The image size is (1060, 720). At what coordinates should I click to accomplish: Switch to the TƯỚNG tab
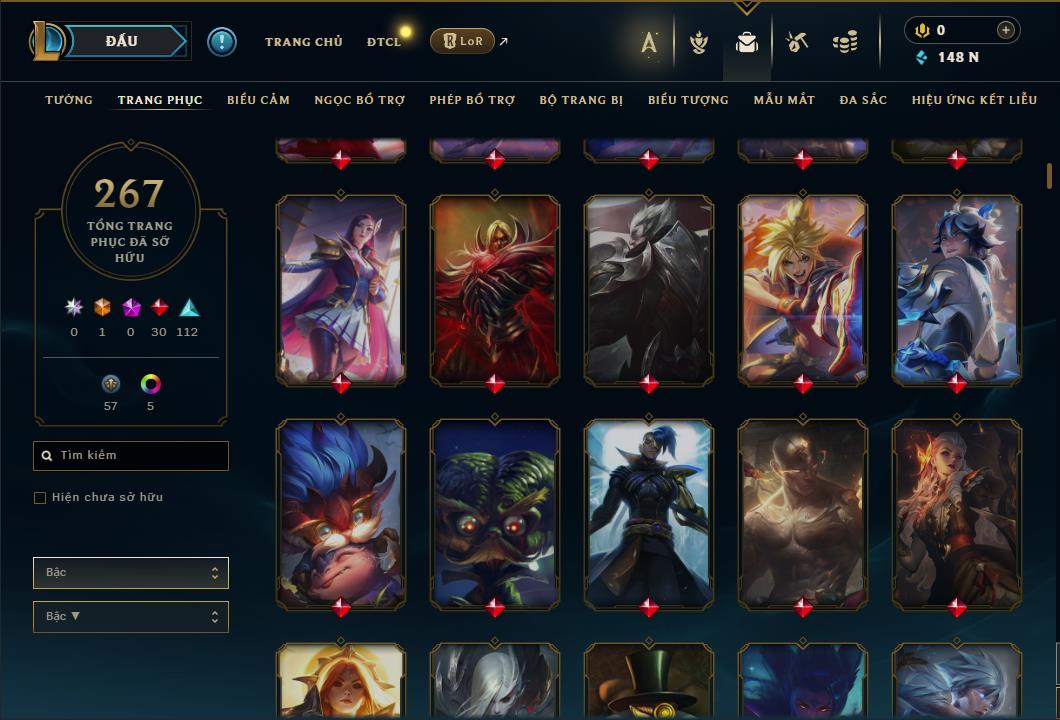coord(69,100)
